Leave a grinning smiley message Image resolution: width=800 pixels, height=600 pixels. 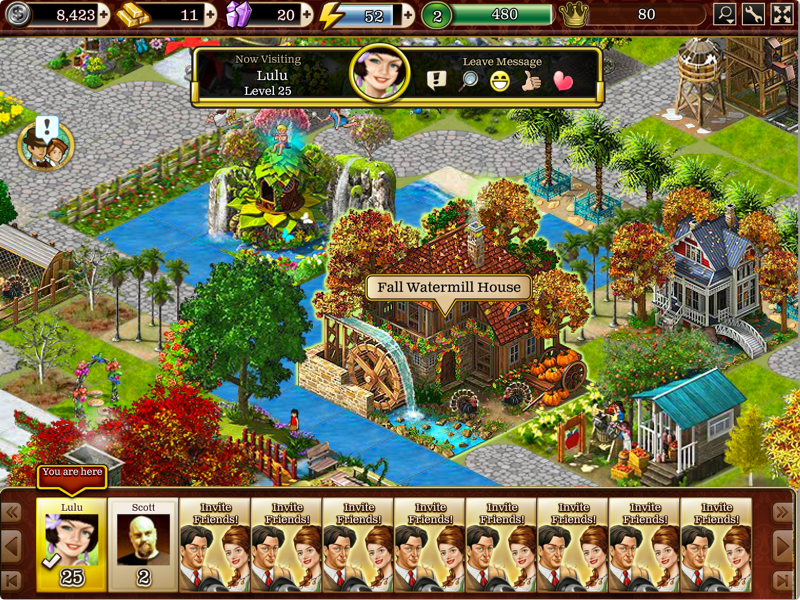point(499,81)
